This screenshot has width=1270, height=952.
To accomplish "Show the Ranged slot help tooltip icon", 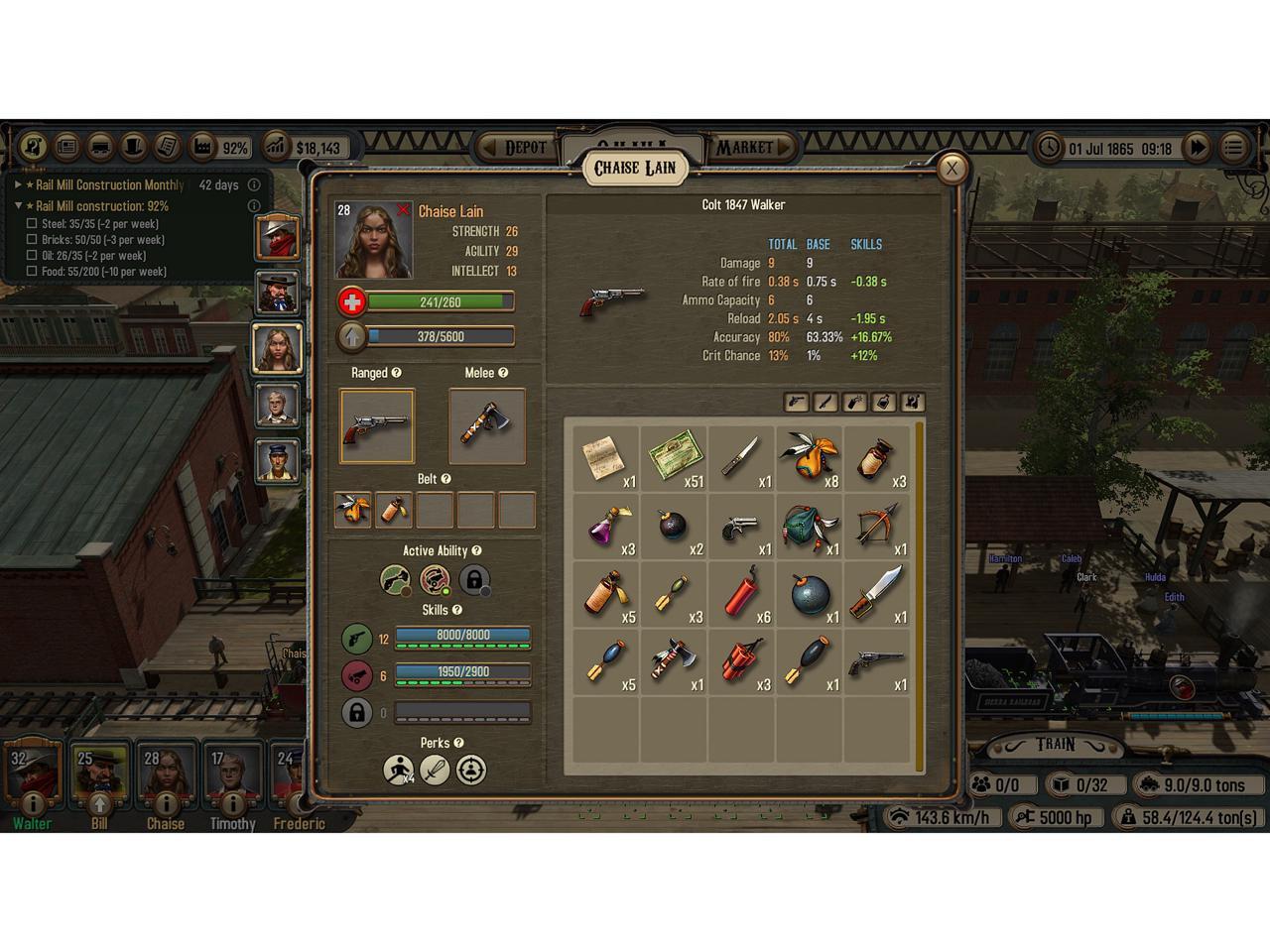I will [397, 373].
